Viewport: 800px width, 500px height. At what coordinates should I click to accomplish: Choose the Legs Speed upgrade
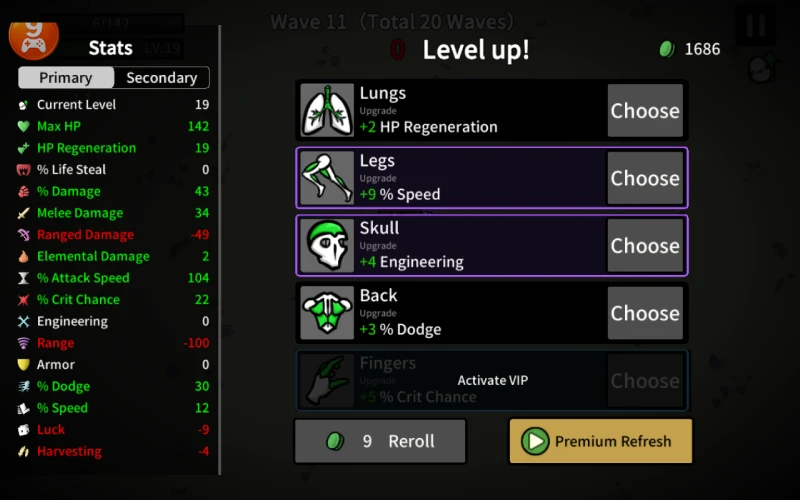point(645,178)
